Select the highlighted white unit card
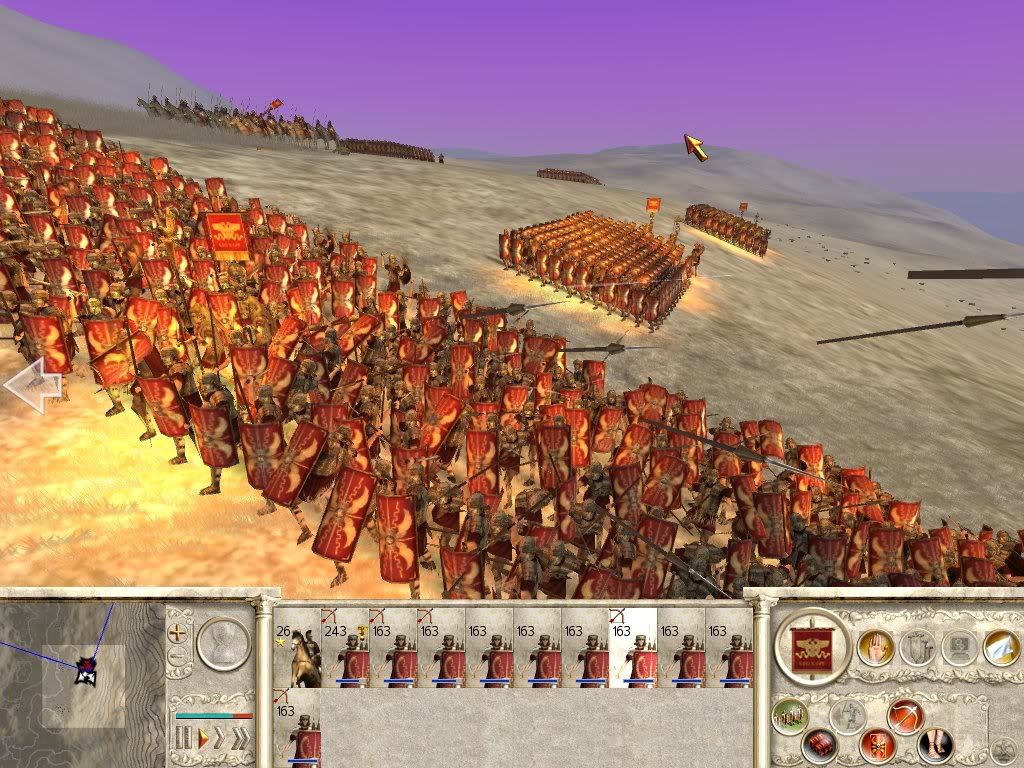Viewport: 1024px width, 768px height. click(x=633, y=648)
